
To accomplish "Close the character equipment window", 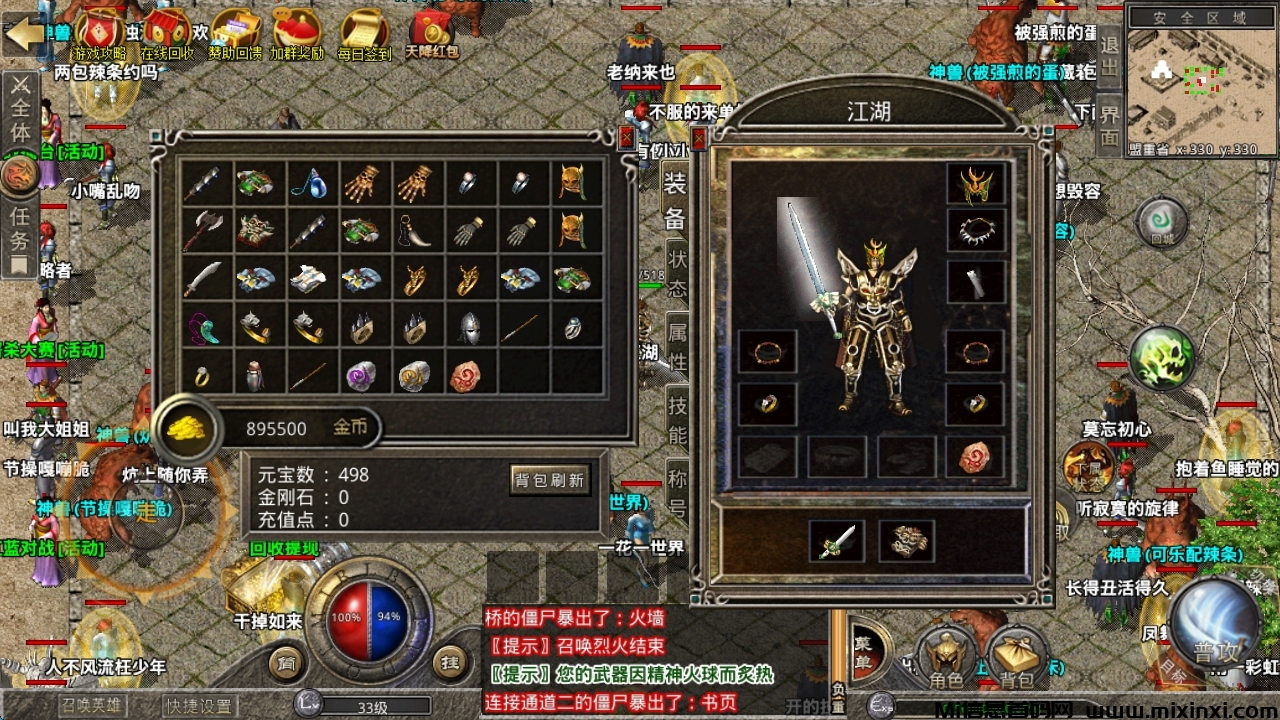I will point(699,137).
